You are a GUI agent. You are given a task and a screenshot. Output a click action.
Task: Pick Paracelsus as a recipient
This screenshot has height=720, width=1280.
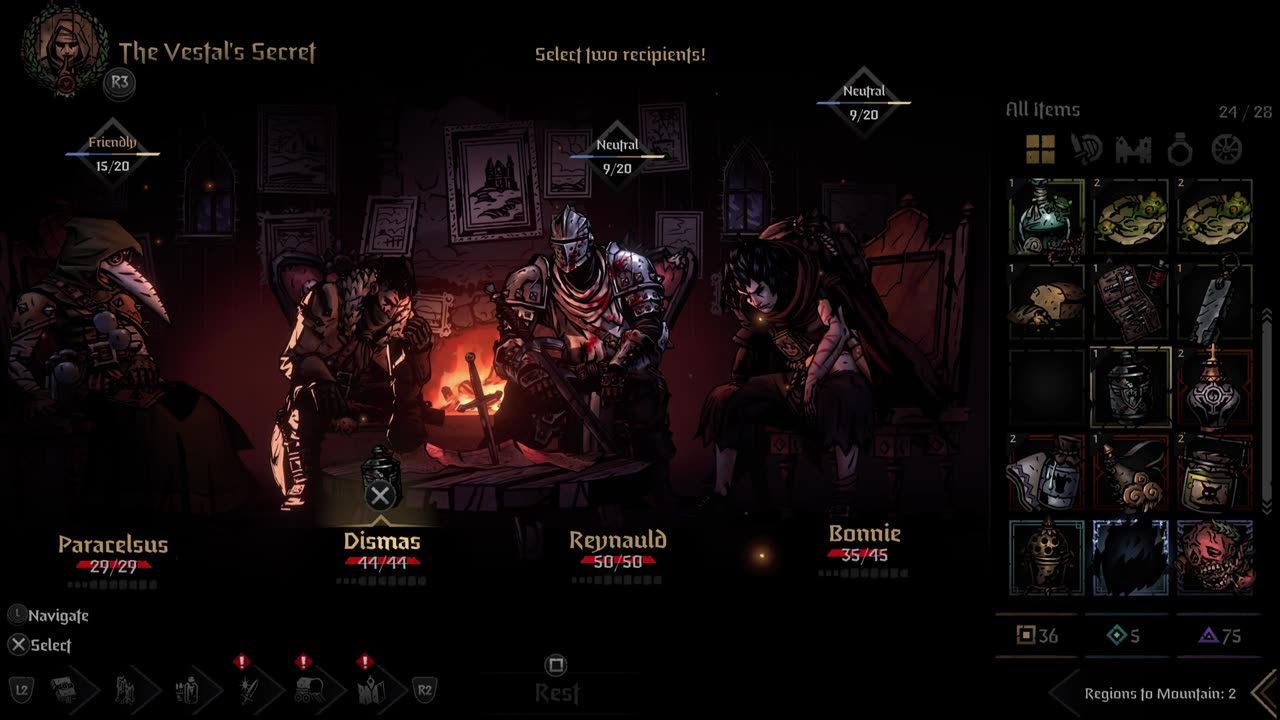pyautogui.click(x=113, y=544)
